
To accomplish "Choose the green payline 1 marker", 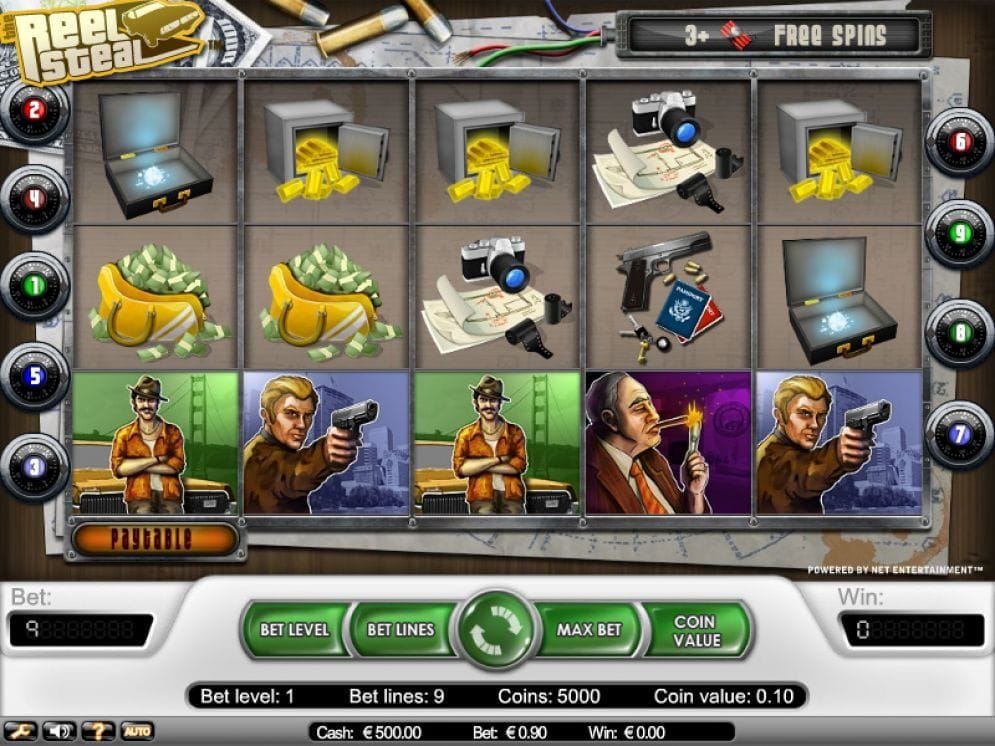I will (34, 285).
